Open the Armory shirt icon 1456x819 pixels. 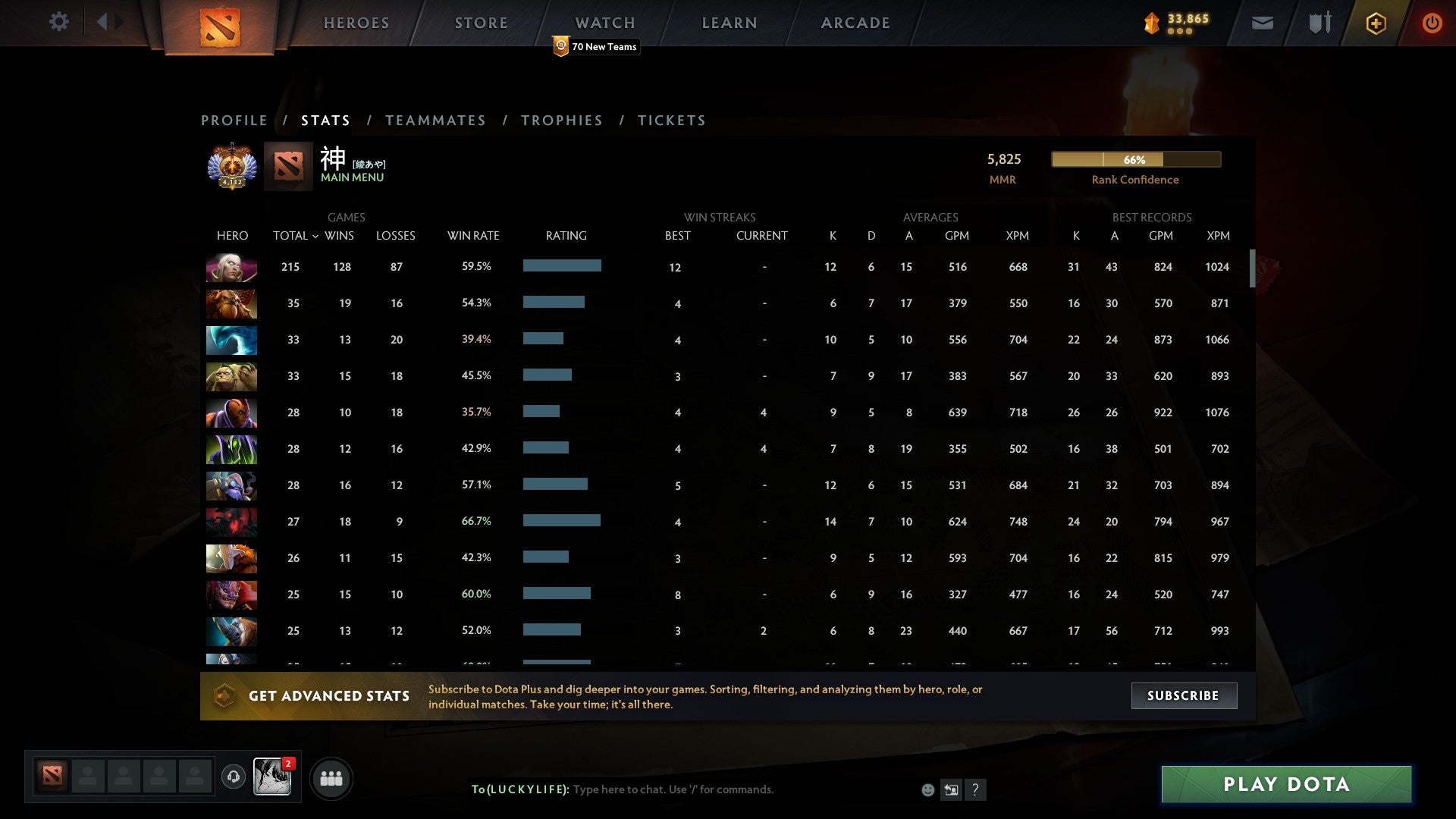(x=1319, y=24)
